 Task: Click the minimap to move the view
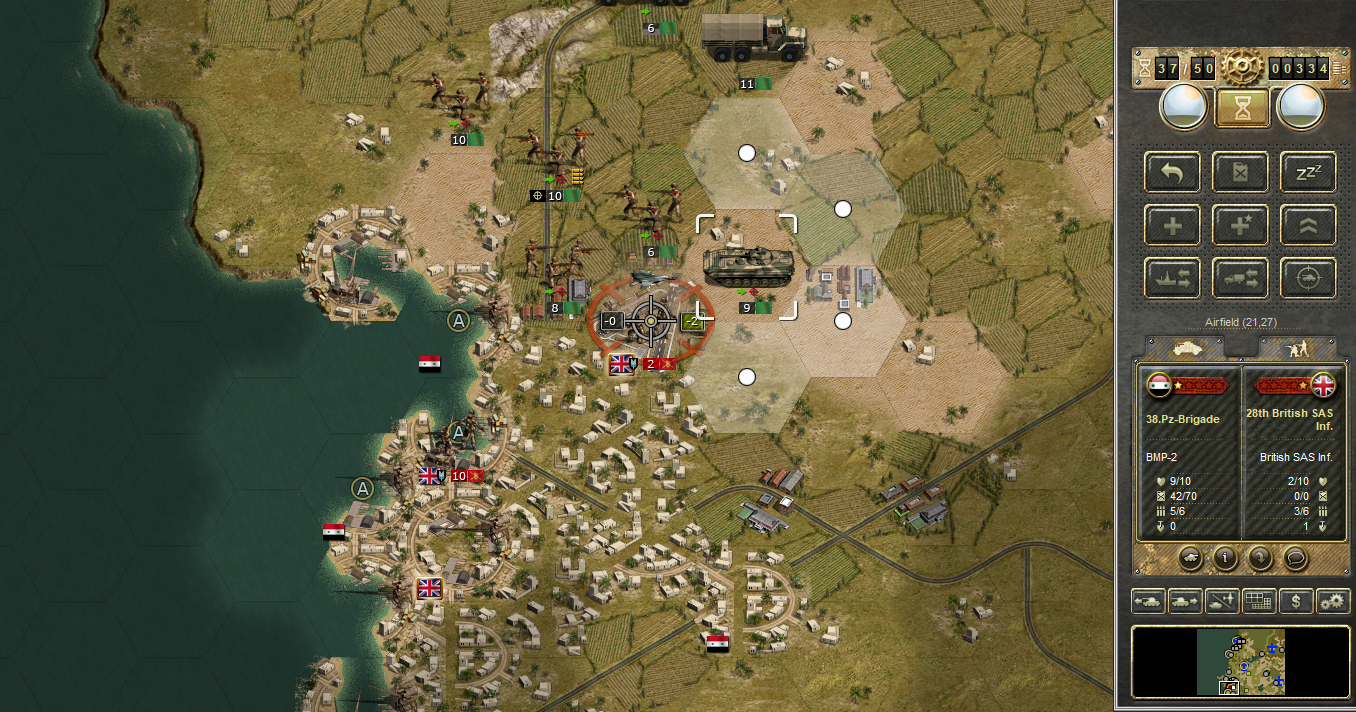[1240, 661]
